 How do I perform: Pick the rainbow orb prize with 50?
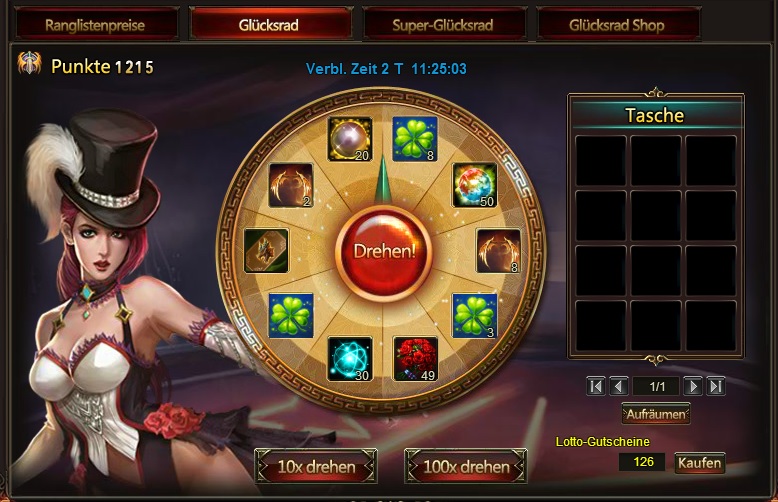(x=475, y=185)
